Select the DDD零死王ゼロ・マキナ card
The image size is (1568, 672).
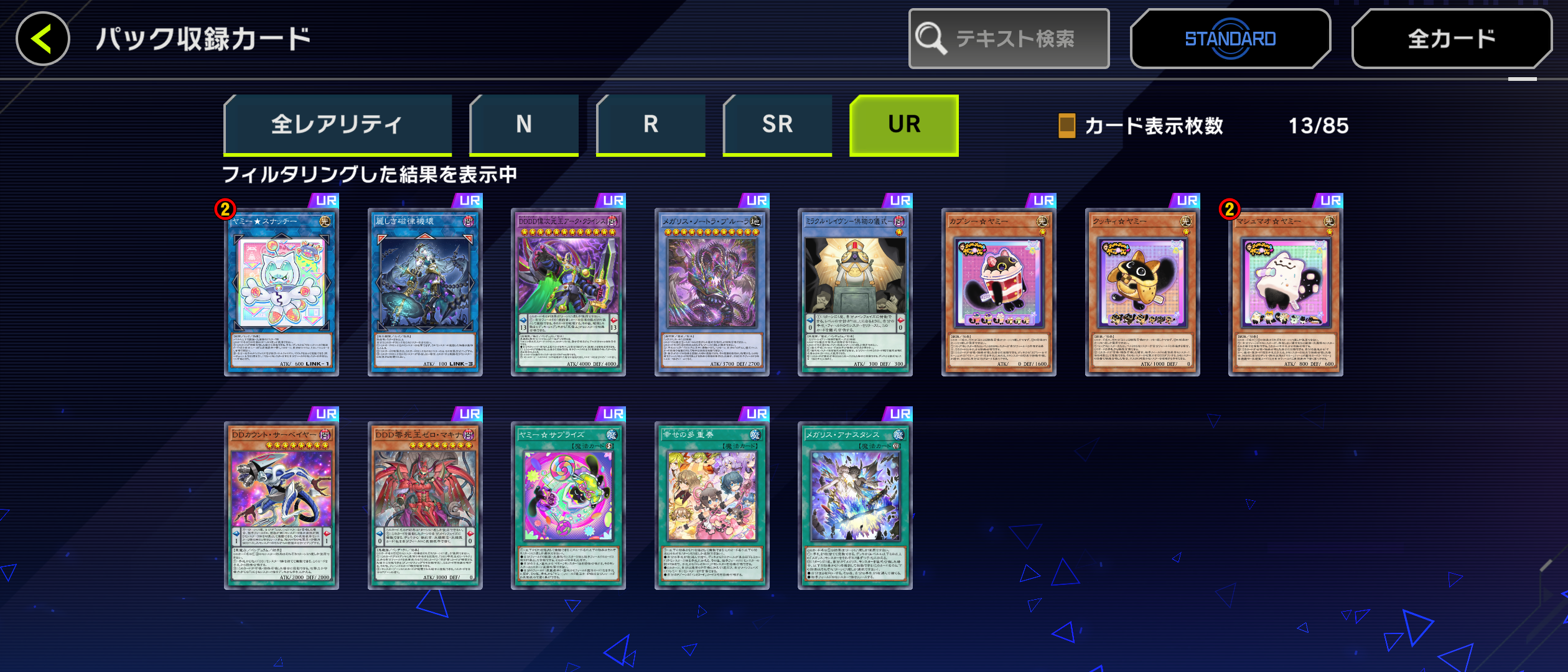click(426, 504)
